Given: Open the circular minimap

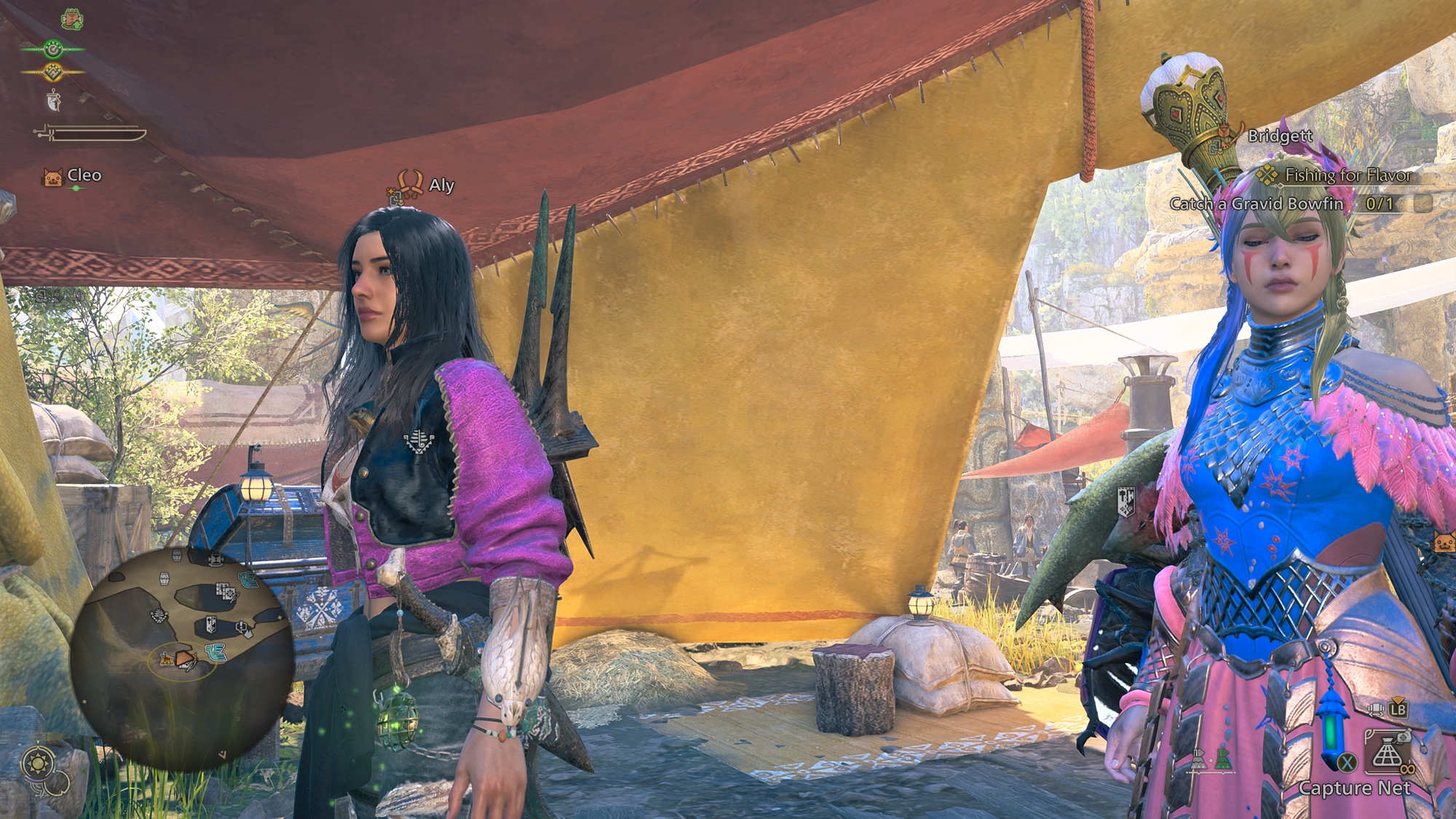Looking at the screenshot, I should point(182,657).
